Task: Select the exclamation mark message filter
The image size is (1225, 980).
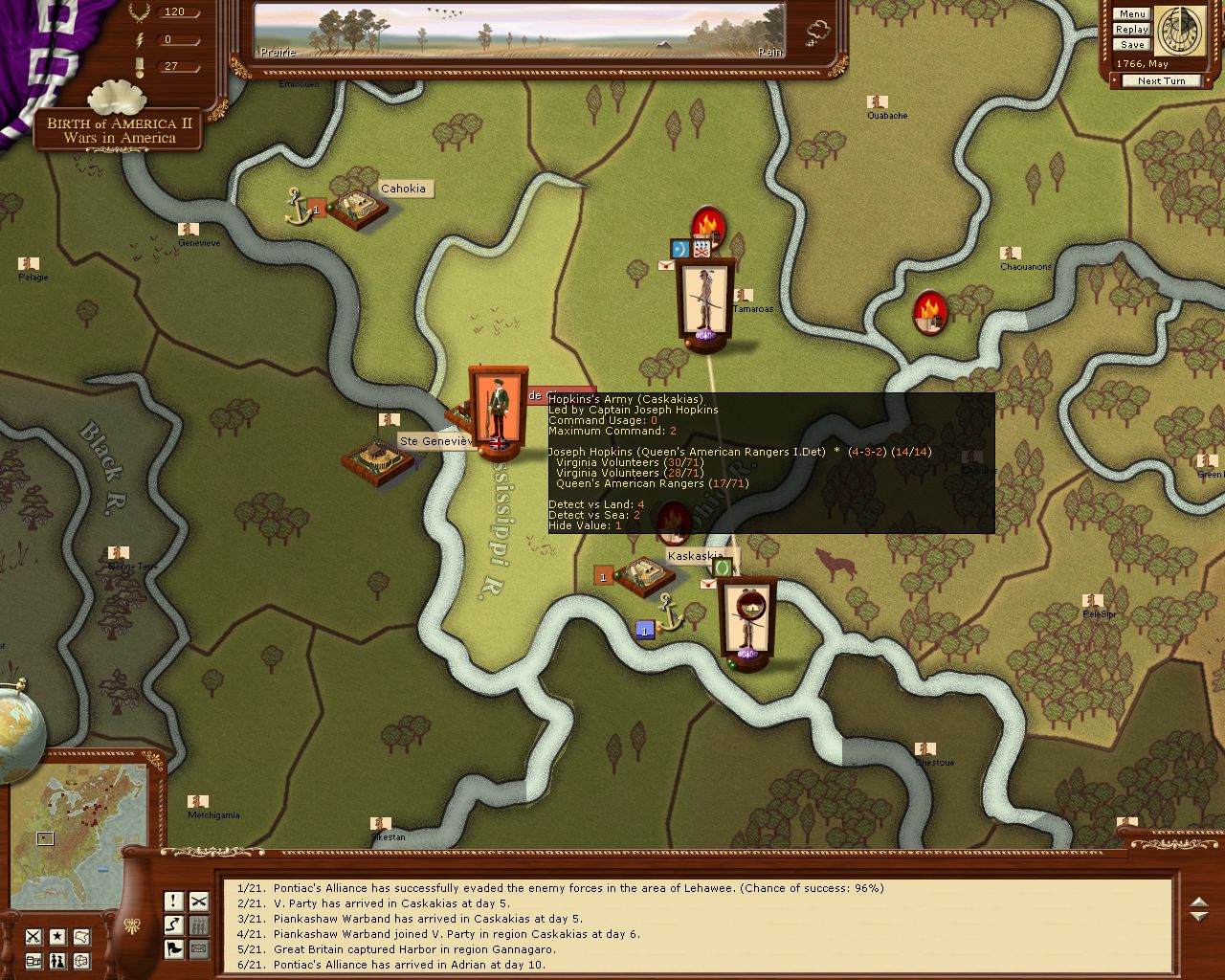Action: (x=174, y=901)
